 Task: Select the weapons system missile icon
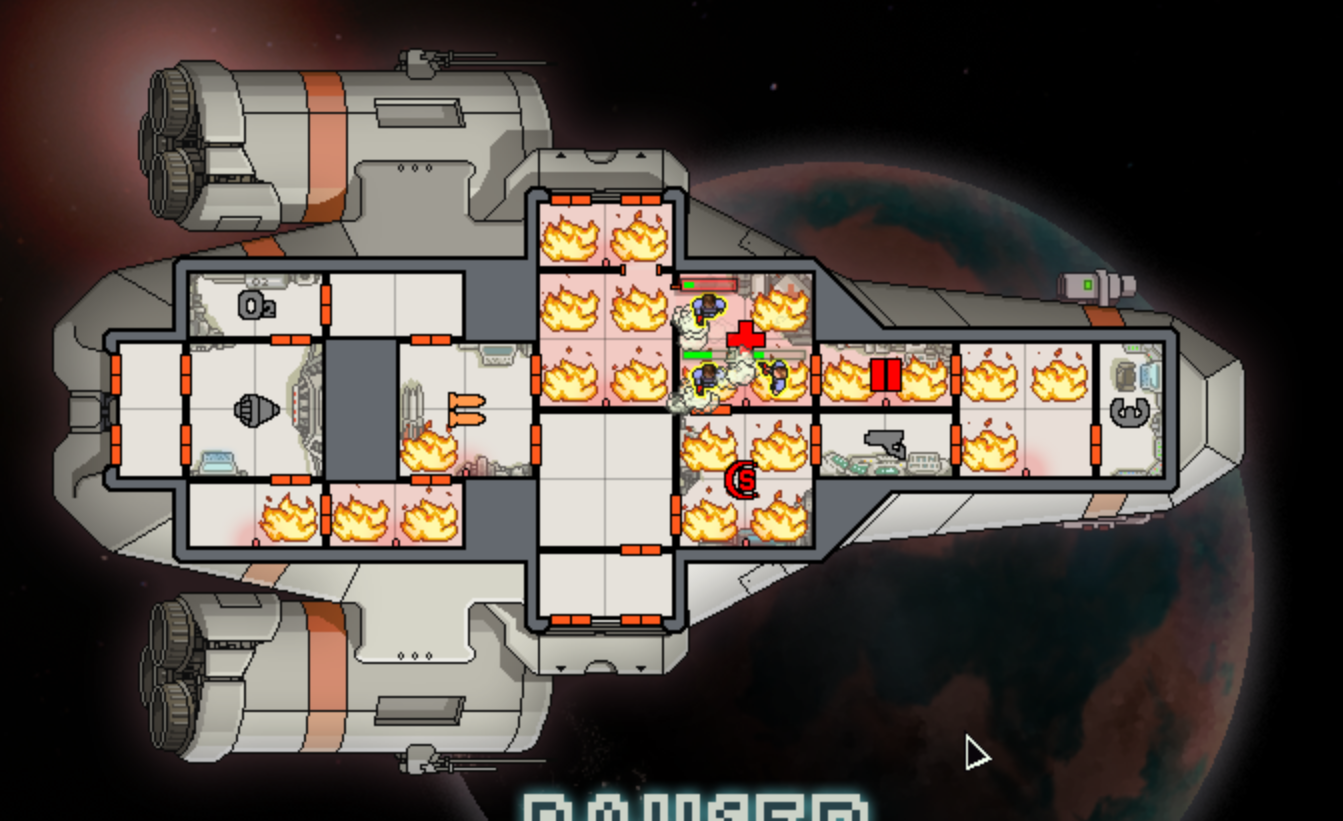[466, 409]
